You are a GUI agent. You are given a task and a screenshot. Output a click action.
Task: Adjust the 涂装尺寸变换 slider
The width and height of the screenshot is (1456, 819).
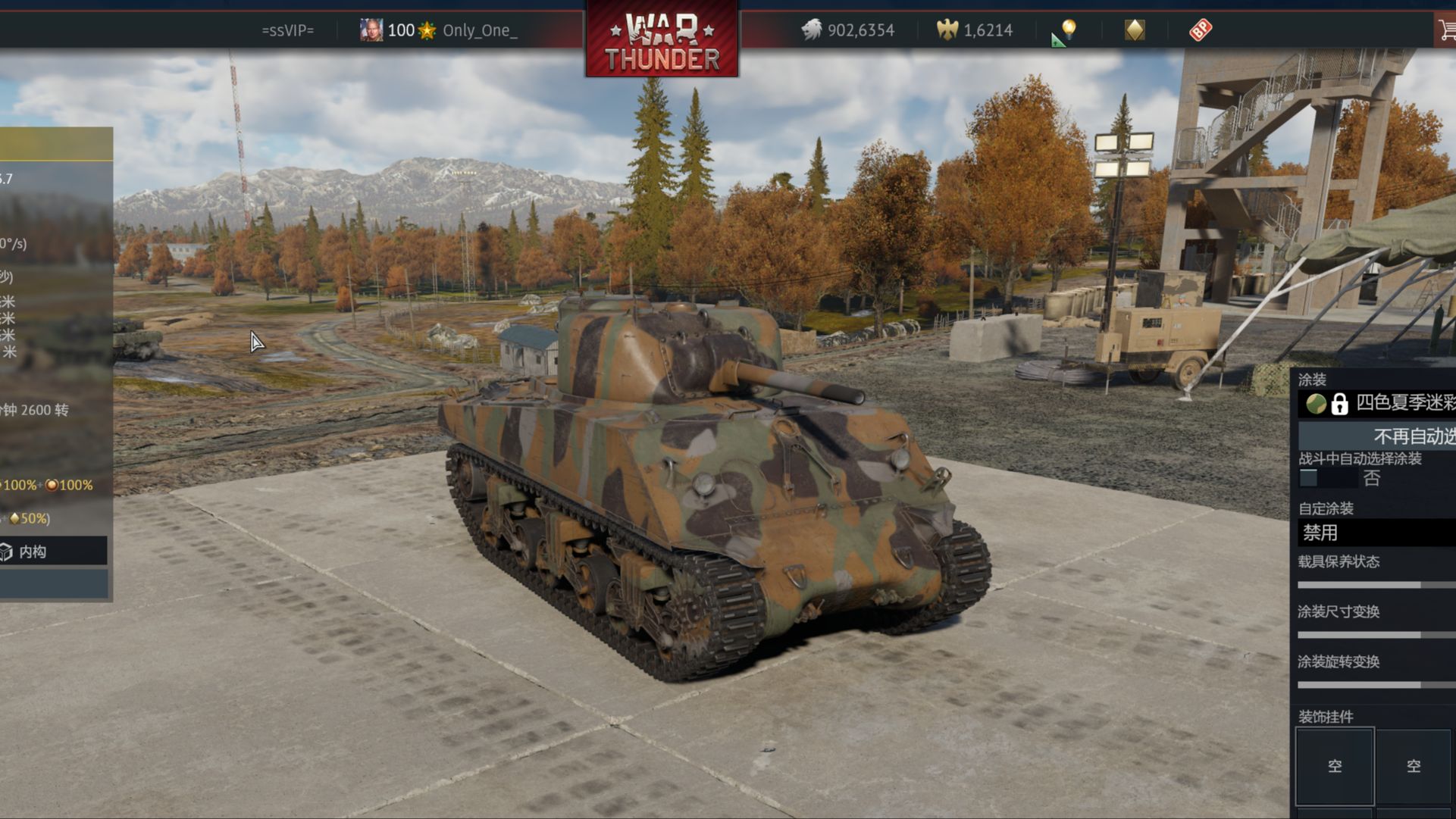1420,635
